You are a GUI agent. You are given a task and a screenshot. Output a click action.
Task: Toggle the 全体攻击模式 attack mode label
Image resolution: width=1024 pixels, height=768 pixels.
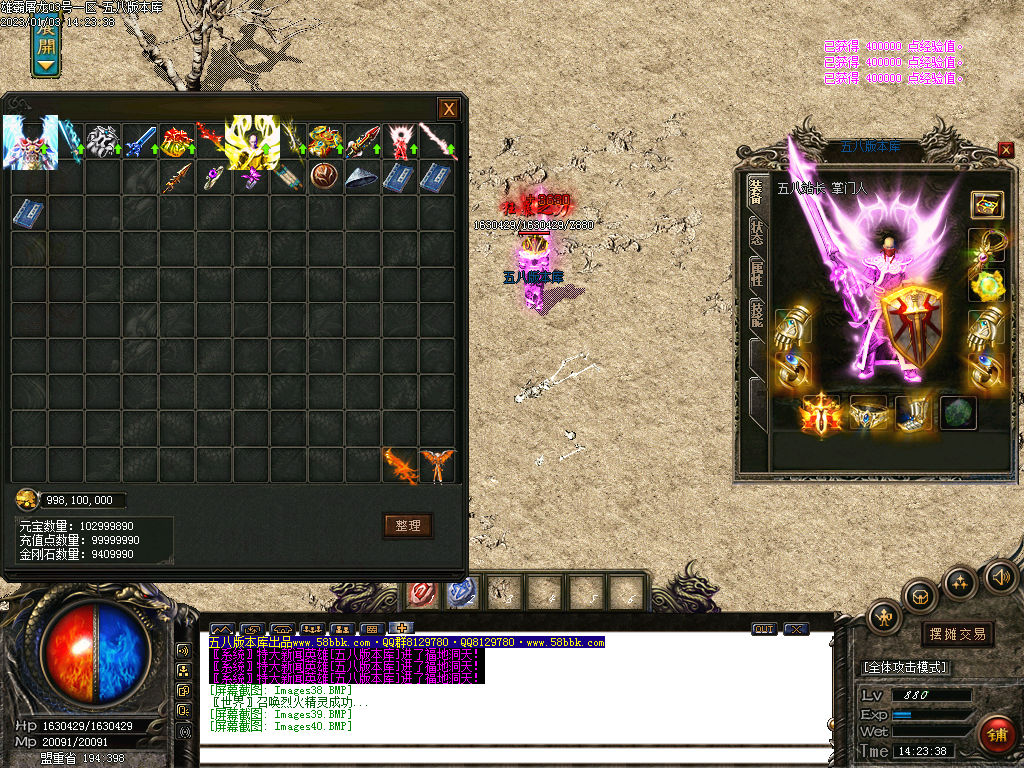pyautogui.click(x=906, y=666)
